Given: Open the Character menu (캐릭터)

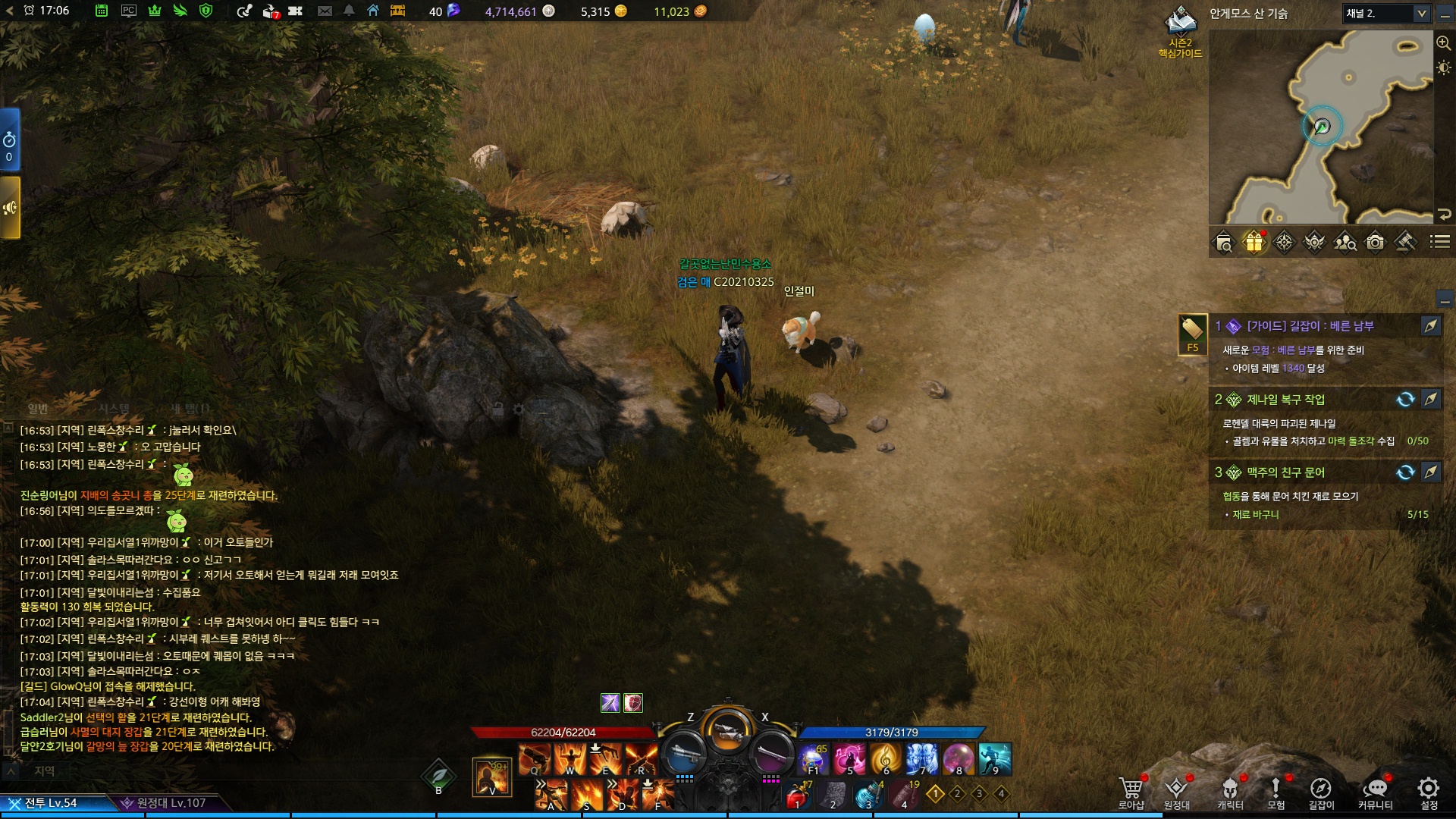Looking at the screenshot, I should (1230, 792).
